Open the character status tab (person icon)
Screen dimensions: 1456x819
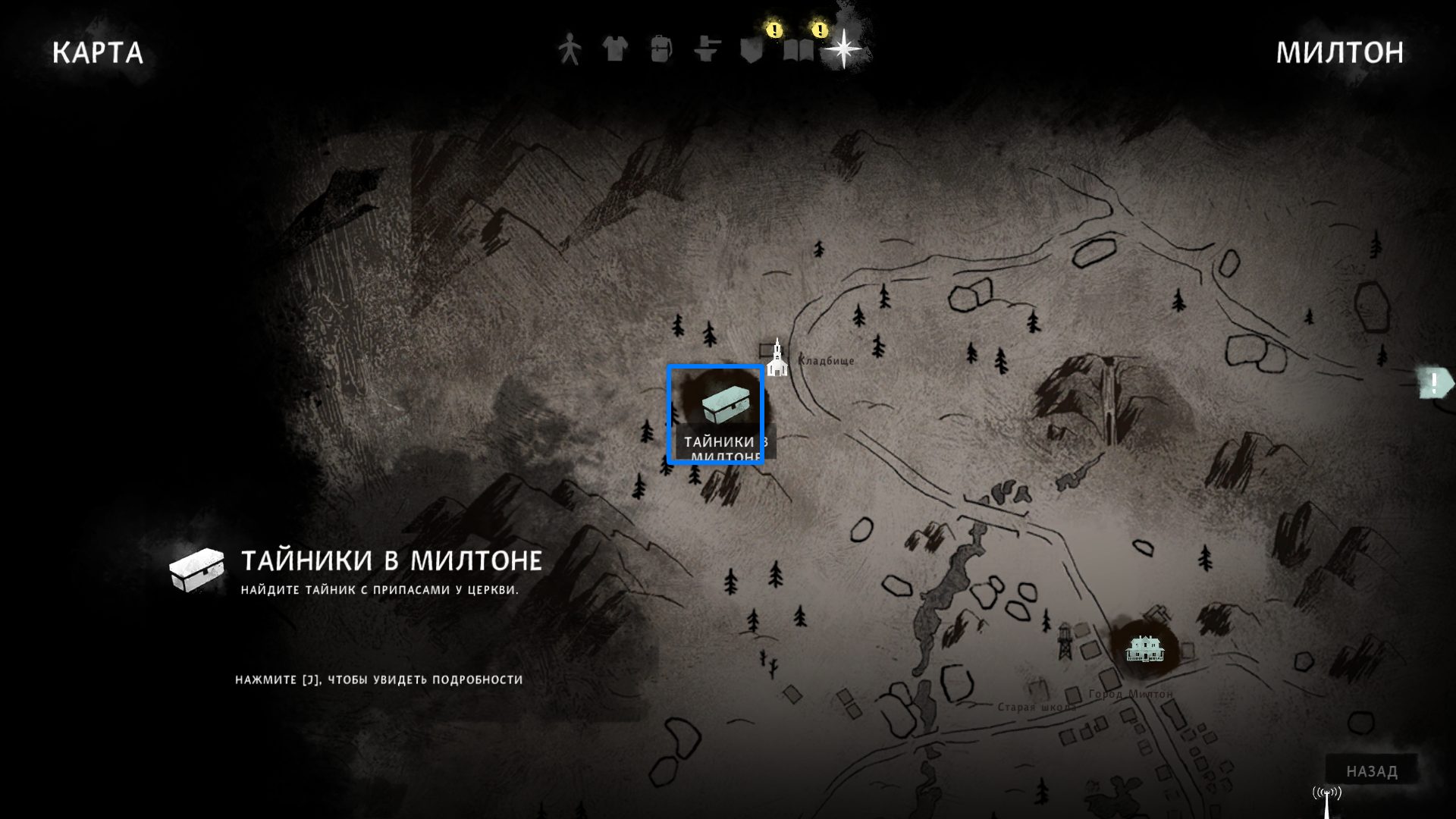tap(570, 50)
